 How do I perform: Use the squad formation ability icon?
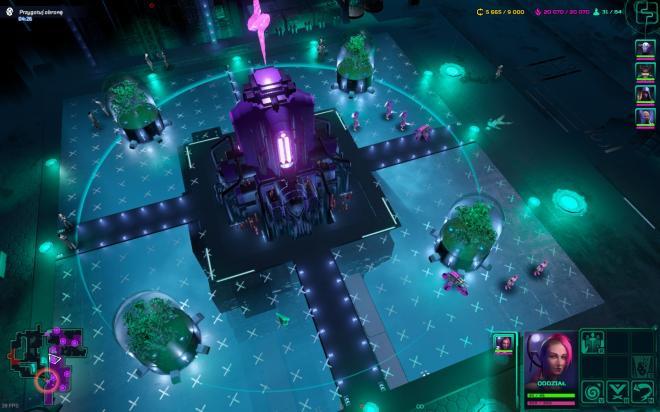coord(593,342)
